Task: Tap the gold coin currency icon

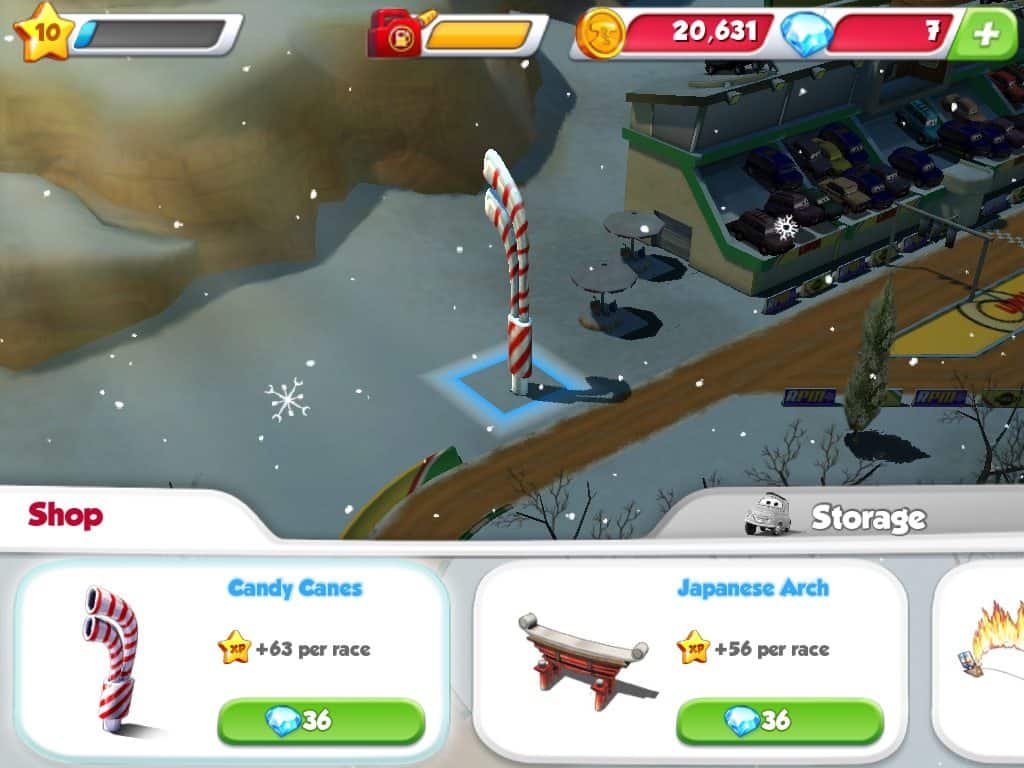Action: click(x=600, y=33)
